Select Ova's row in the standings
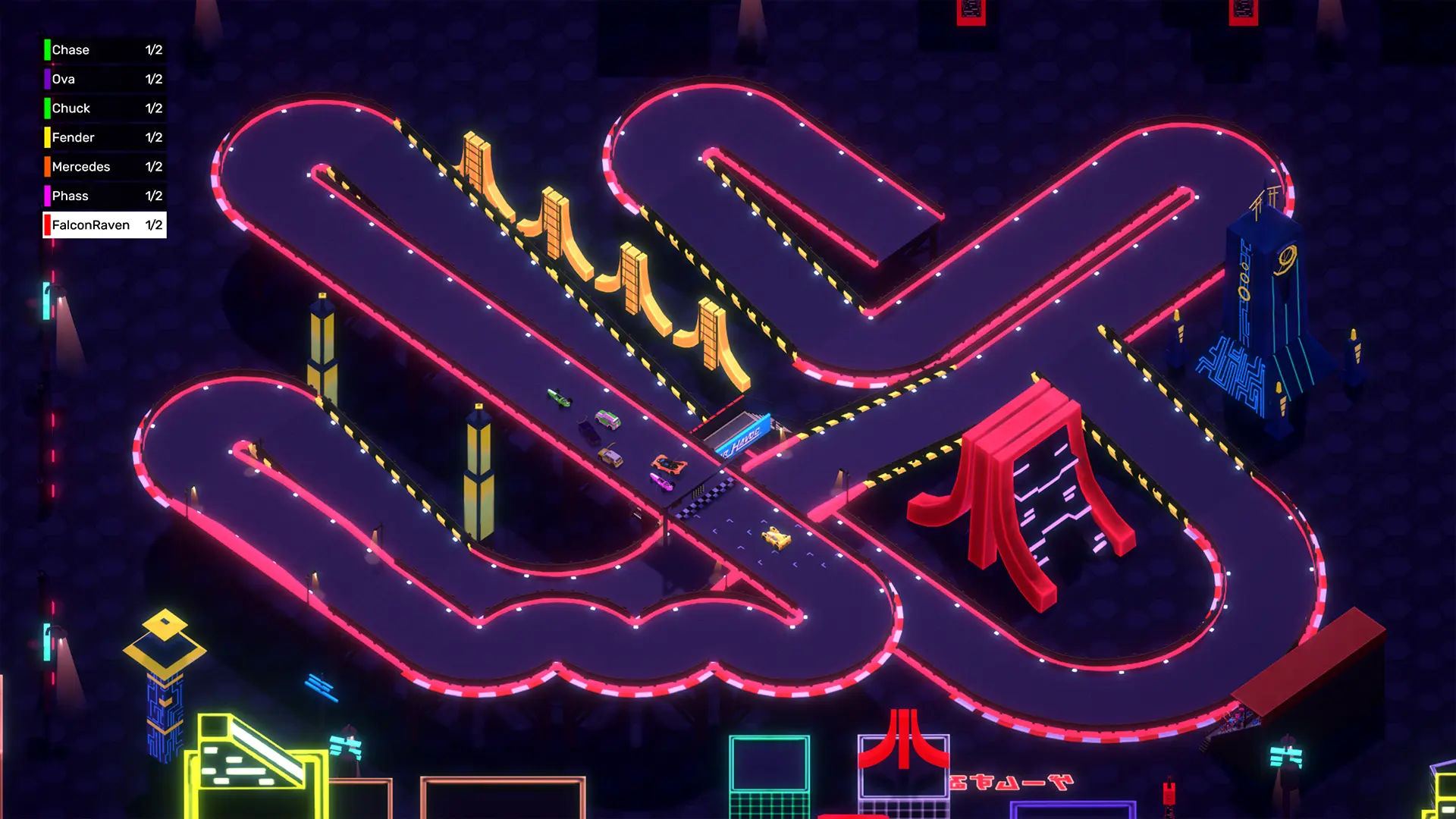Viewport: 1456px width, 819px height. tap(105, 79)
